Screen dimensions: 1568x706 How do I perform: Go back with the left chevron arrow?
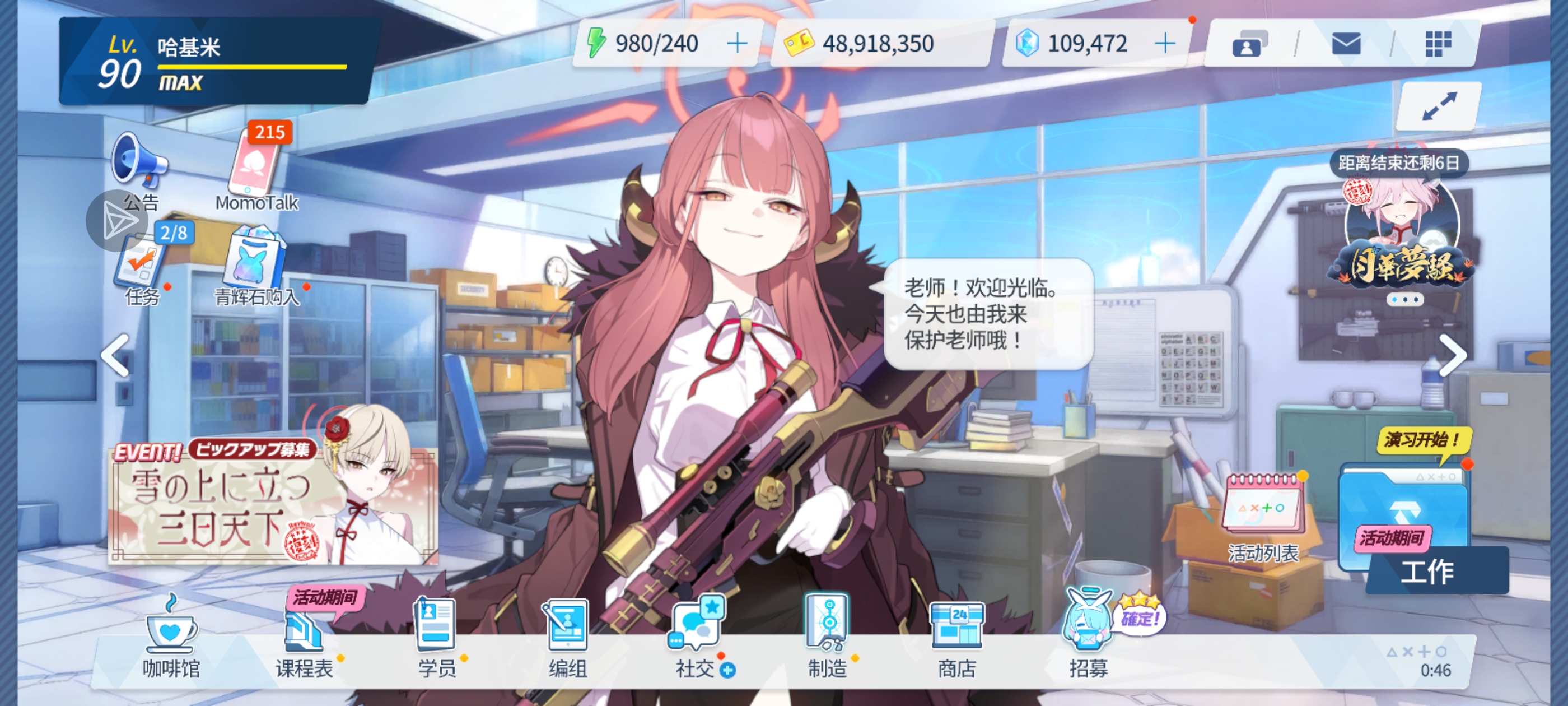coord(114,354)
